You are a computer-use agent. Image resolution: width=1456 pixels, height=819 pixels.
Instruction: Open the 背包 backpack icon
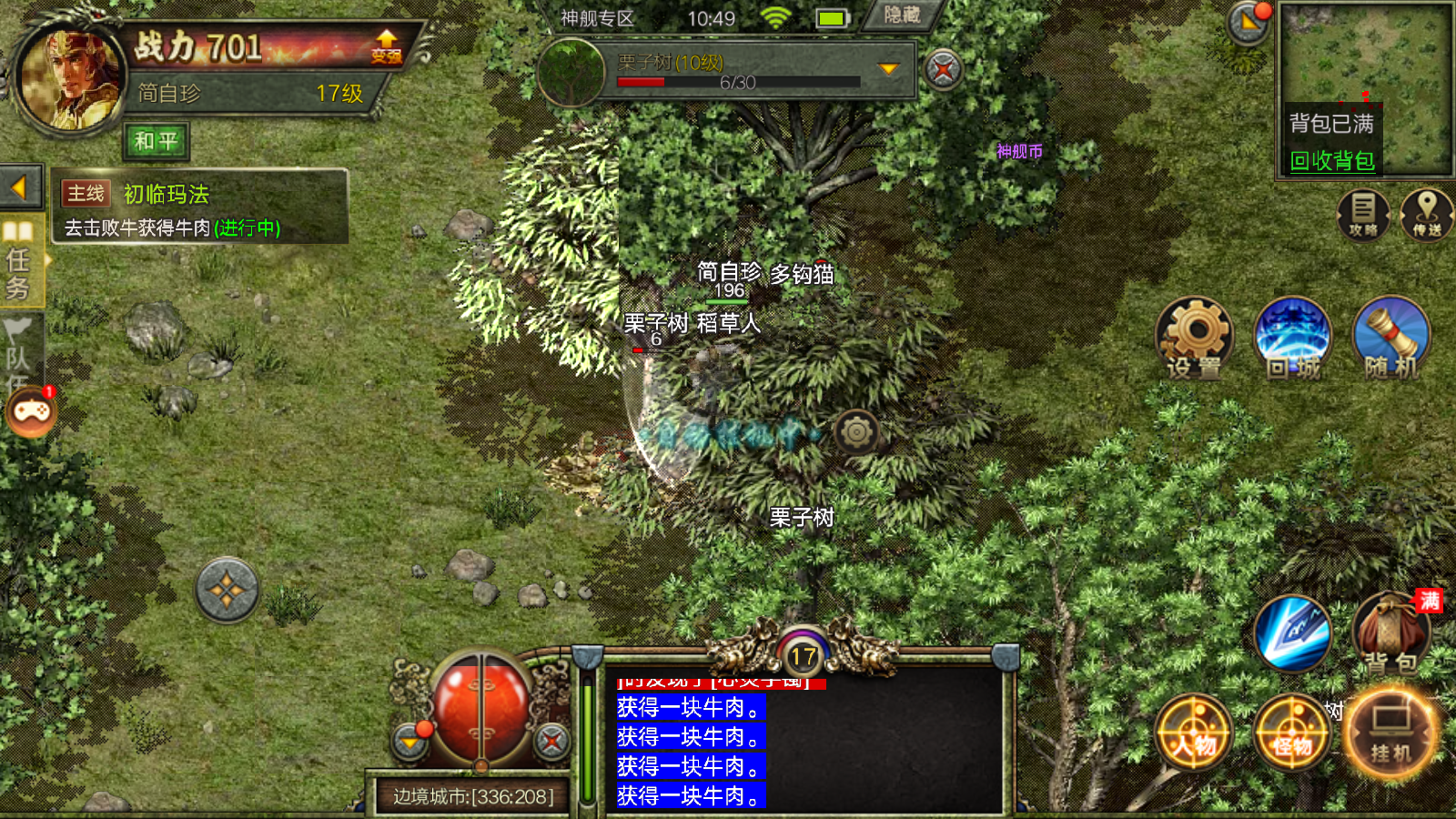click(1390, 632)
